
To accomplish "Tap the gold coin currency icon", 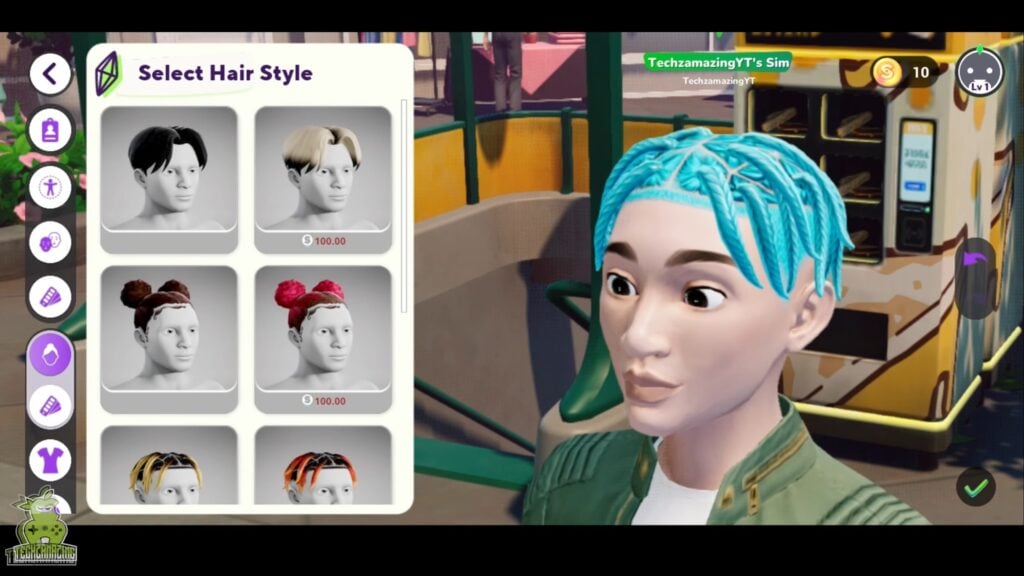I will click(887, 72).
